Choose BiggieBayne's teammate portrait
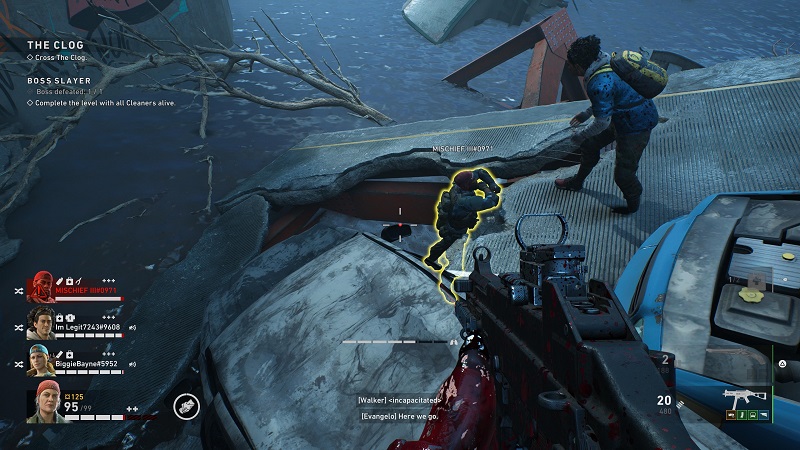 pyautogui.click(x=39, y=358)
